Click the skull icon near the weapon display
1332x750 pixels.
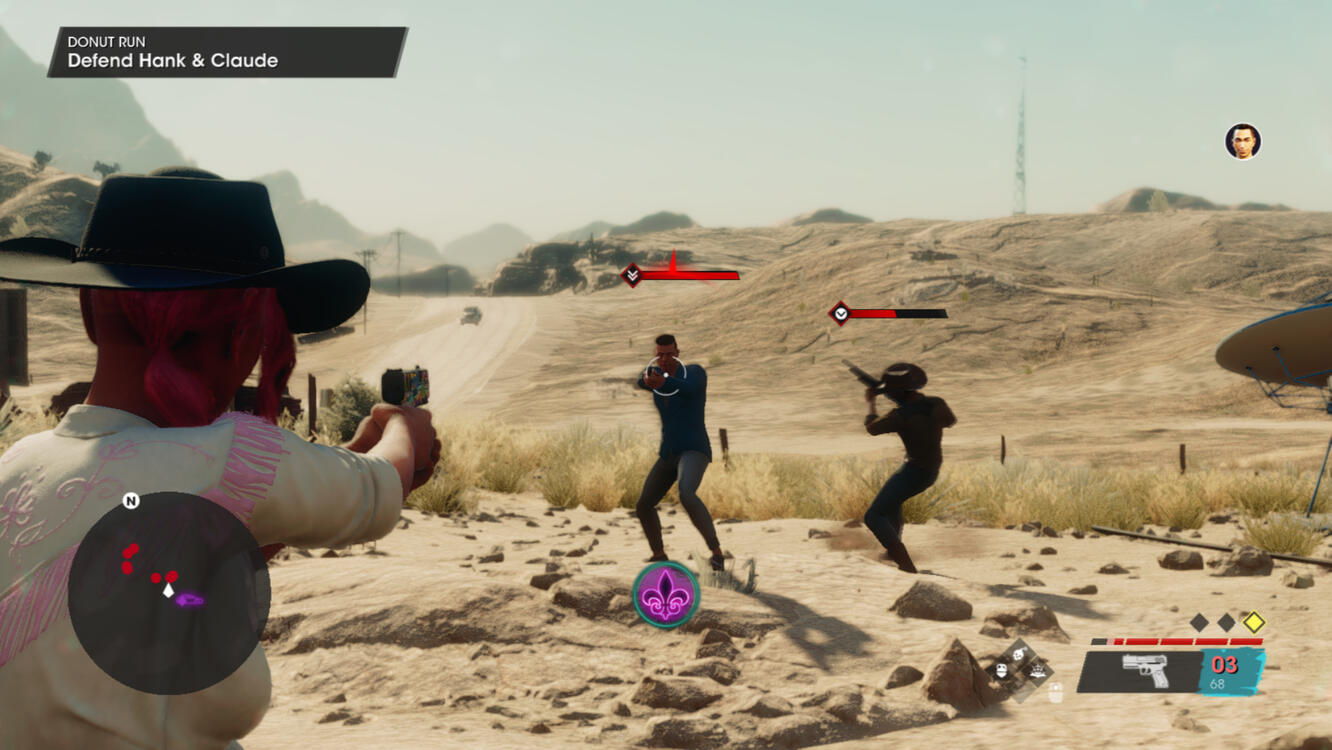tap(999, 670)
